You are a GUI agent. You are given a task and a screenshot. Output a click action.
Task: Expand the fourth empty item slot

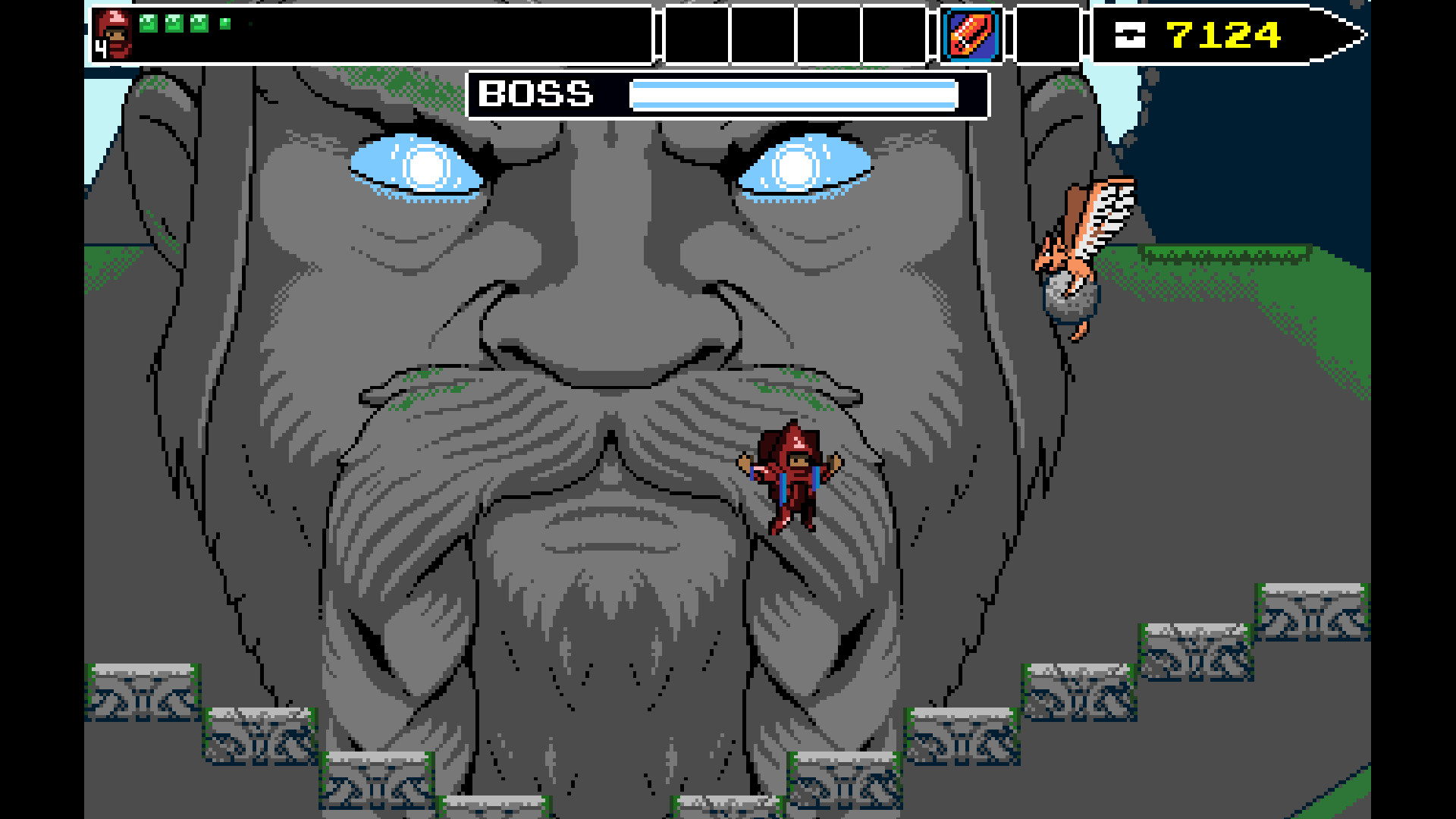click(894, 34)
